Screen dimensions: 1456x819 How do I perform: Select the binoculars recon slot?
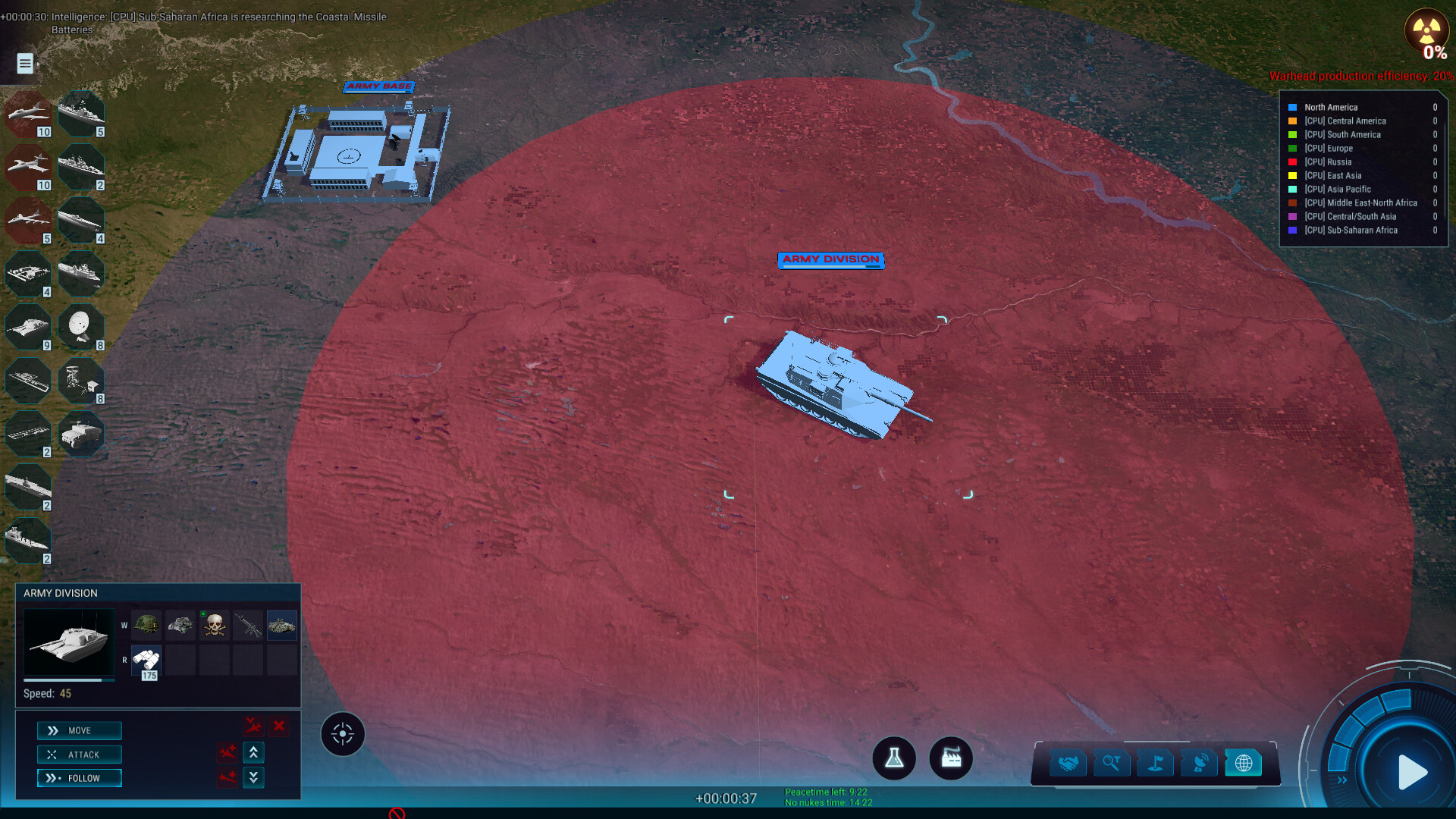coord(146,660)
